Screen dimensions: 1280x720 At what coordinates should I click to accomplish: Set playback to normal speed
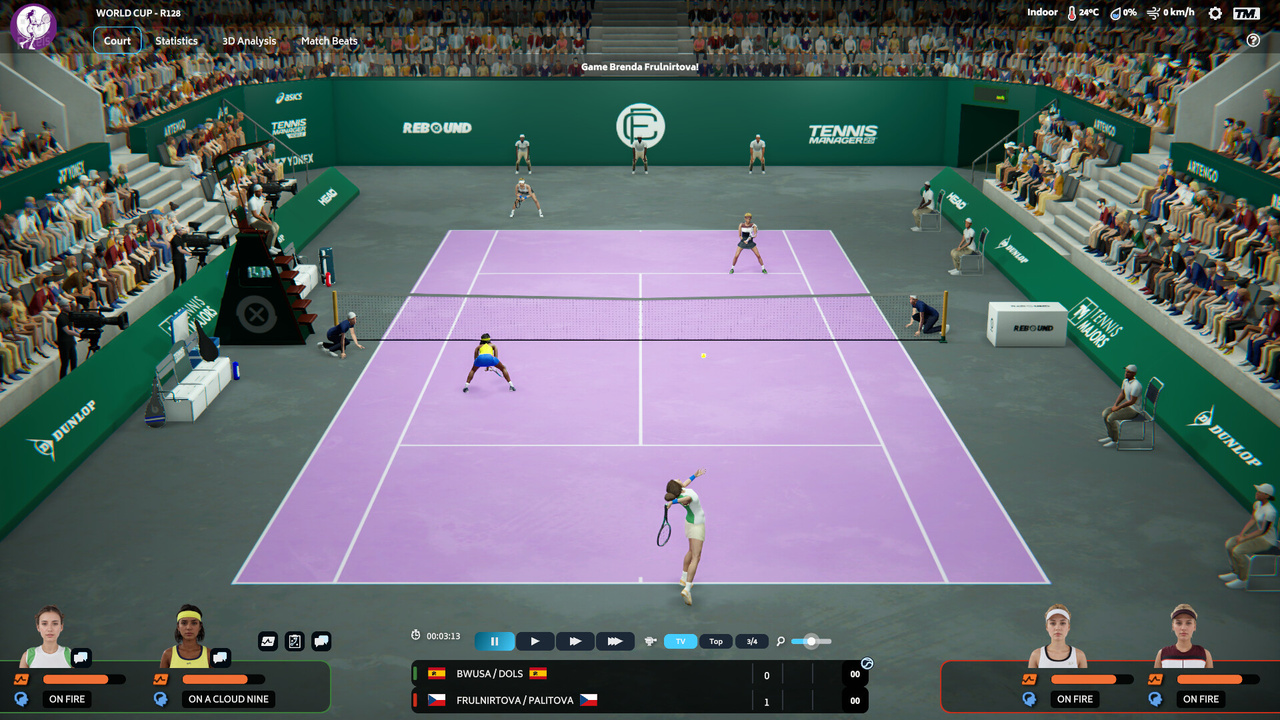pos(535,641)
